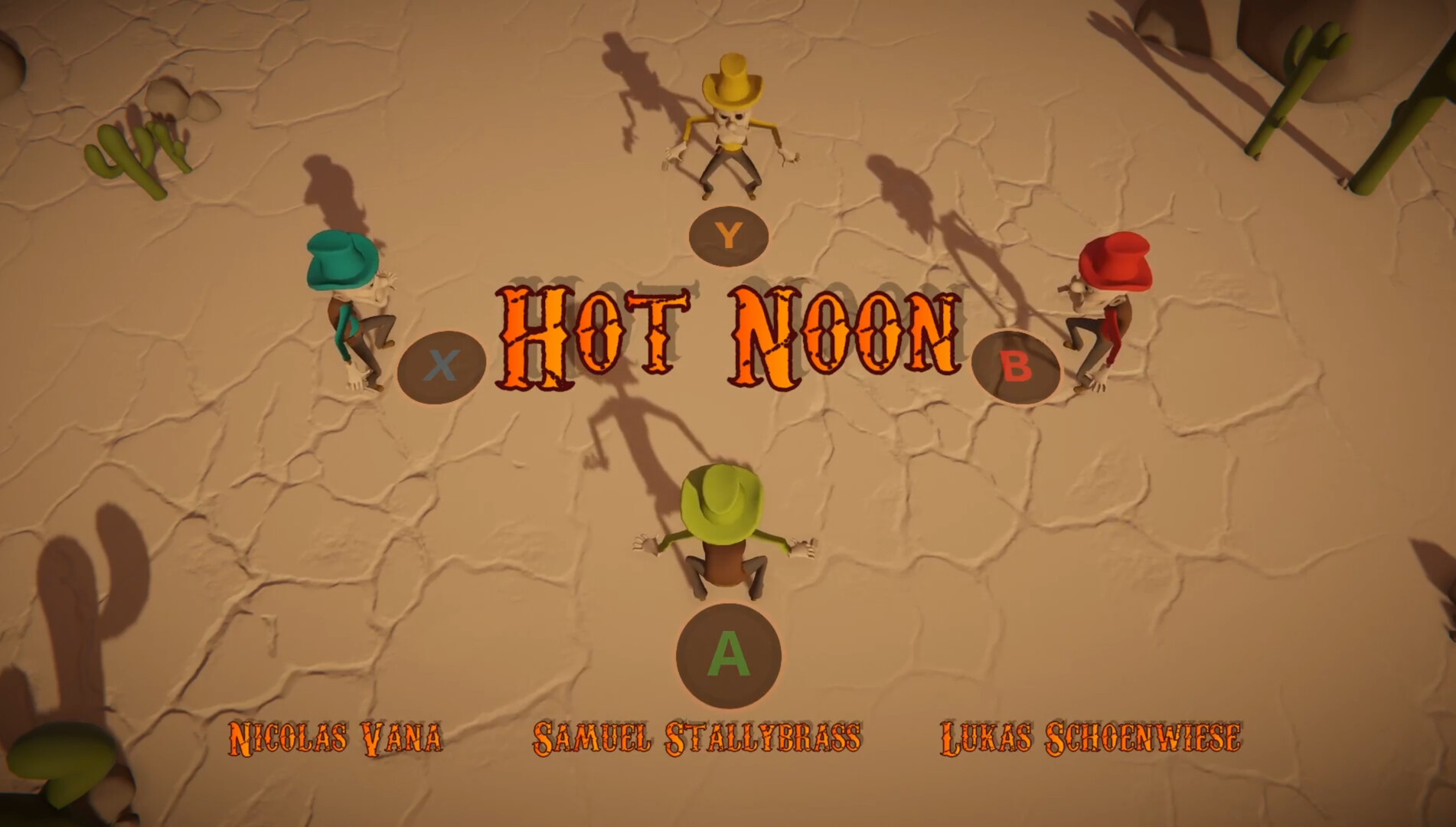This screenshot has width=1456, height=827.
Task: Select Samuel Stallybrass in the credits
Action: click(x=697, y=734)
